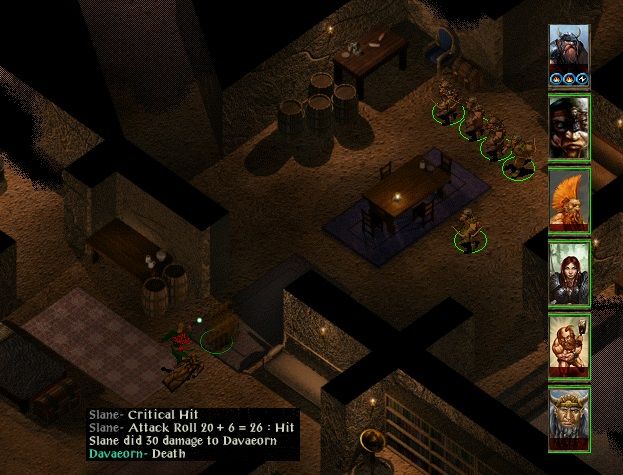The image size is (623, 475).
Task: Select the horned-helmet dwarf portrait with status icons
Action: pos(569,54)
